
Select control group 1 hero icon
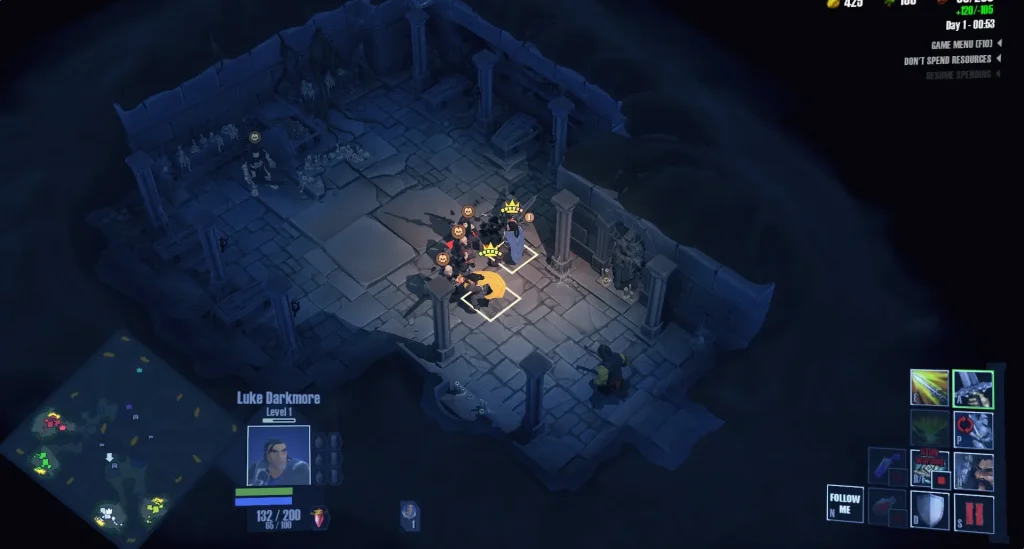(410, 514)
